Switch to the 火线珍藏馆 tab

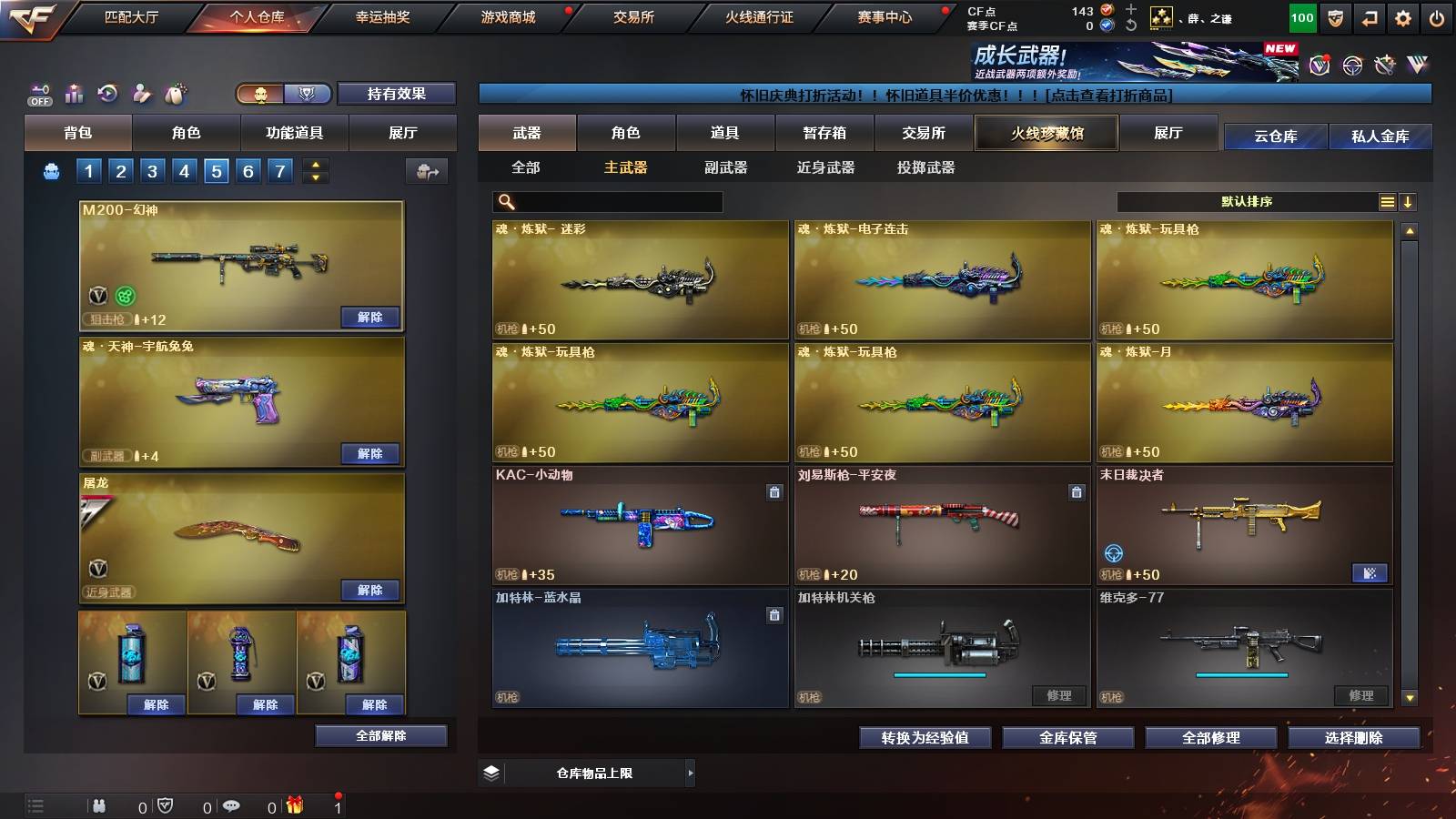click(x=1045, y=133)
